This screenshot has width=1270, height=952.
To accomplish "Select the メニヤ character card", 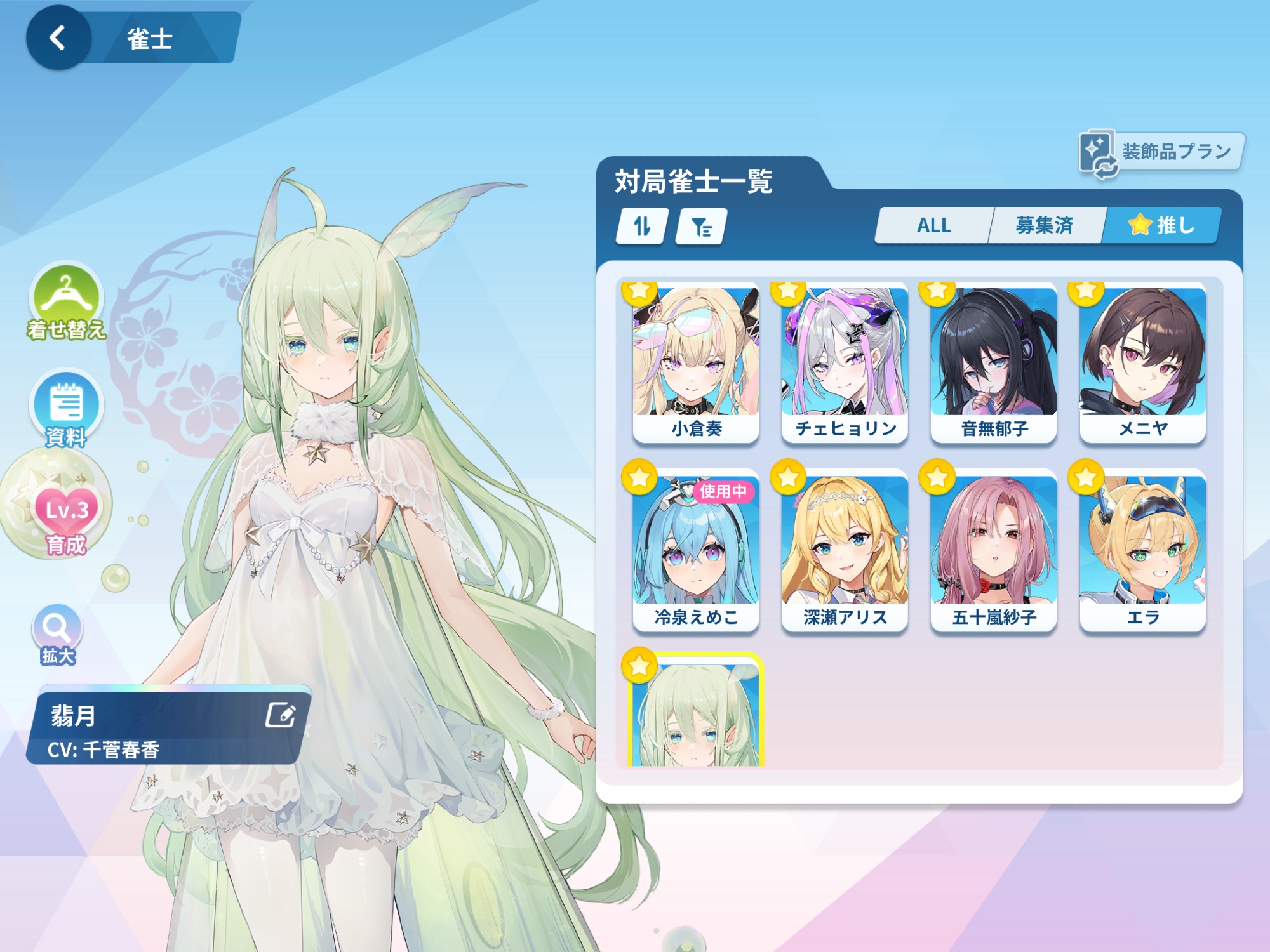I will coord(1142,363).
